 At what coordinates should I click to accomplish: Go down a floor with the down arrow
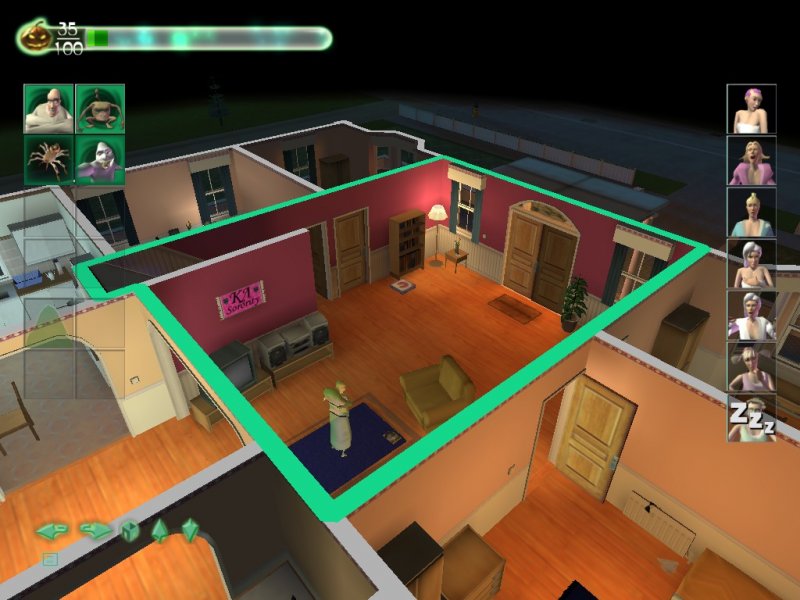click(189, 531)
